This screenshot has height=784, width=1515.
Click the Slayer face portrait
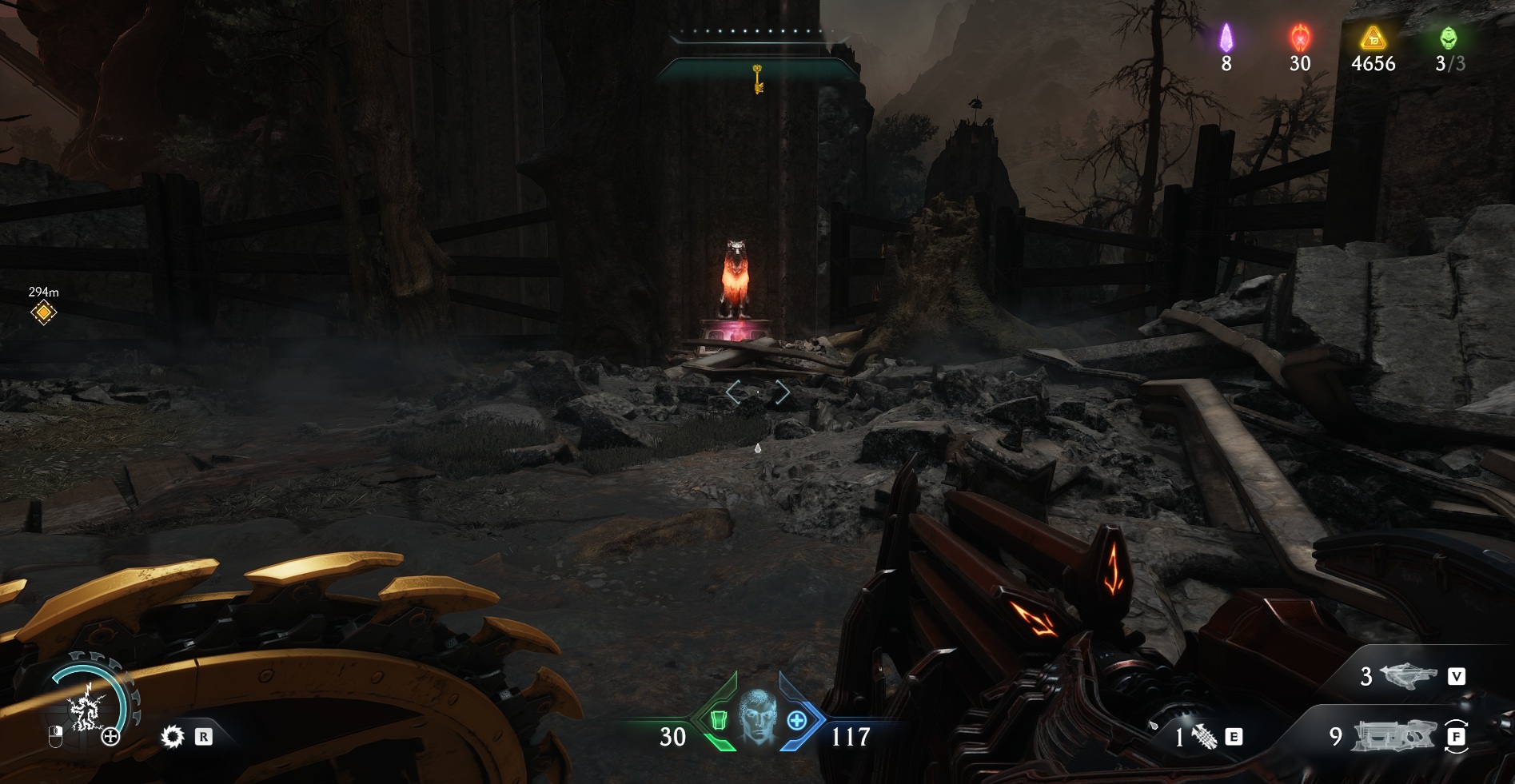[x=756, y=715]
